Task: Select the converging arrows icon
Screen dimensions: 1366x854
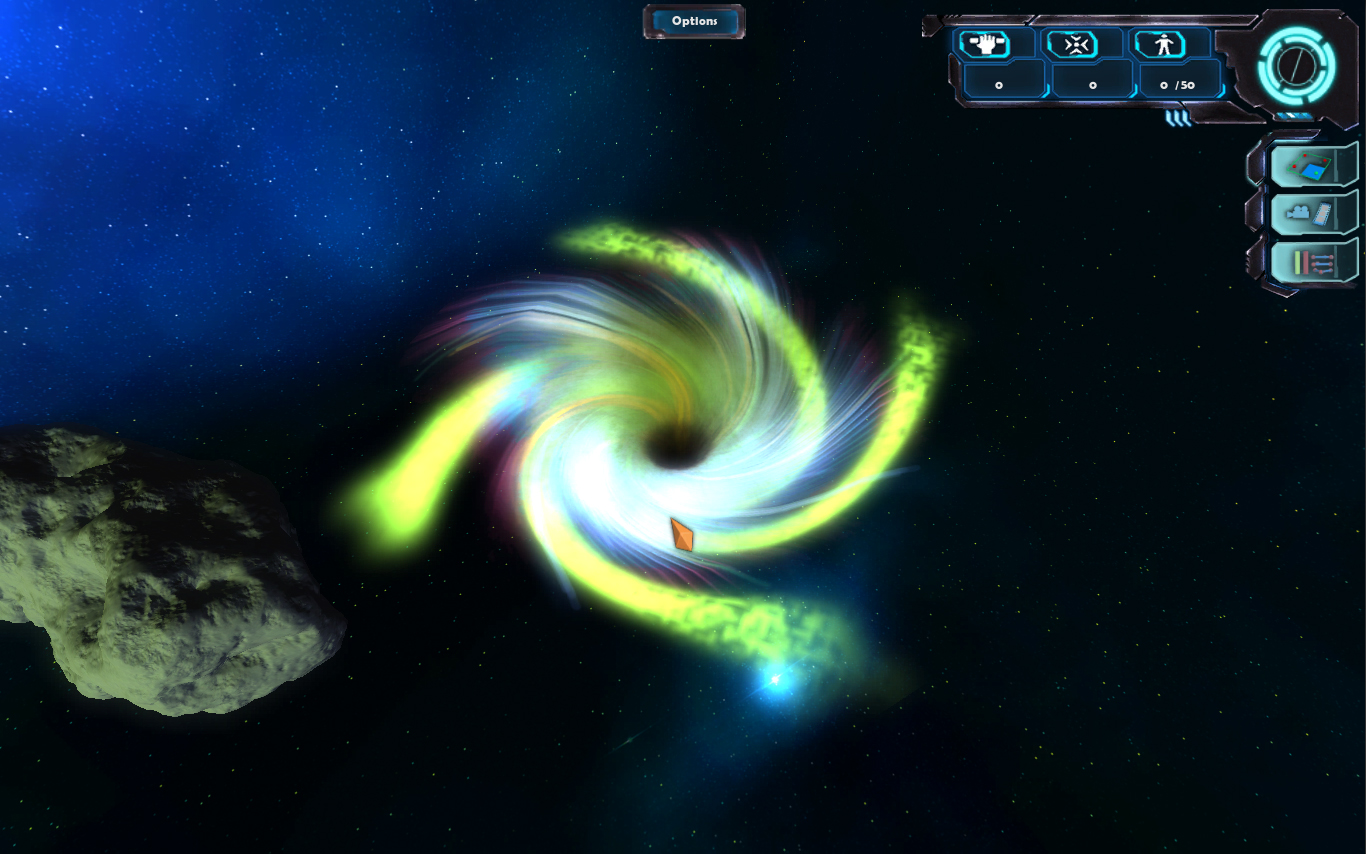Action: coord(1070,44)
